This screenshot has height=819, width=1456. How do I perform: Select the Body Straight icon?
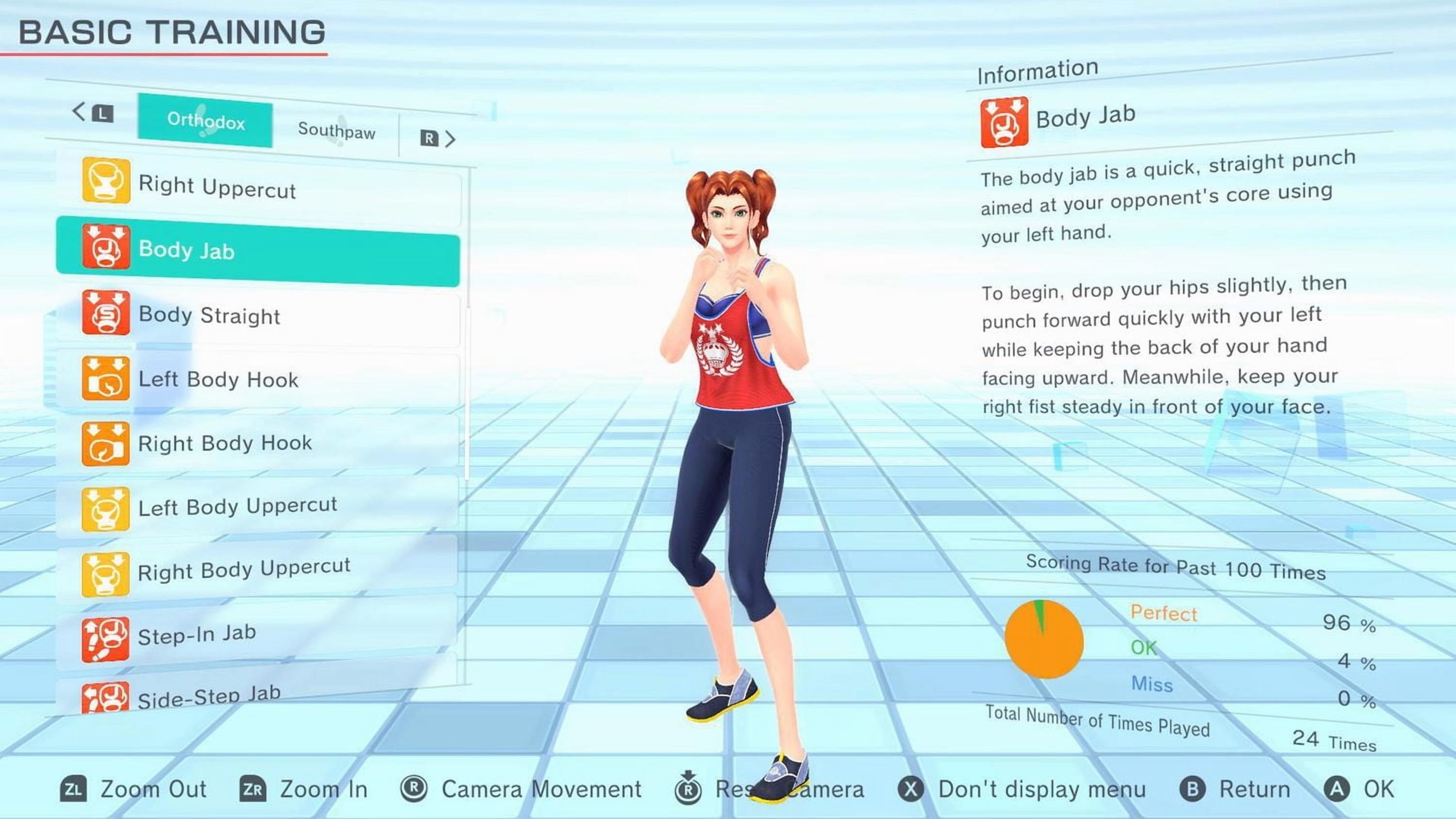click(107, 312)
